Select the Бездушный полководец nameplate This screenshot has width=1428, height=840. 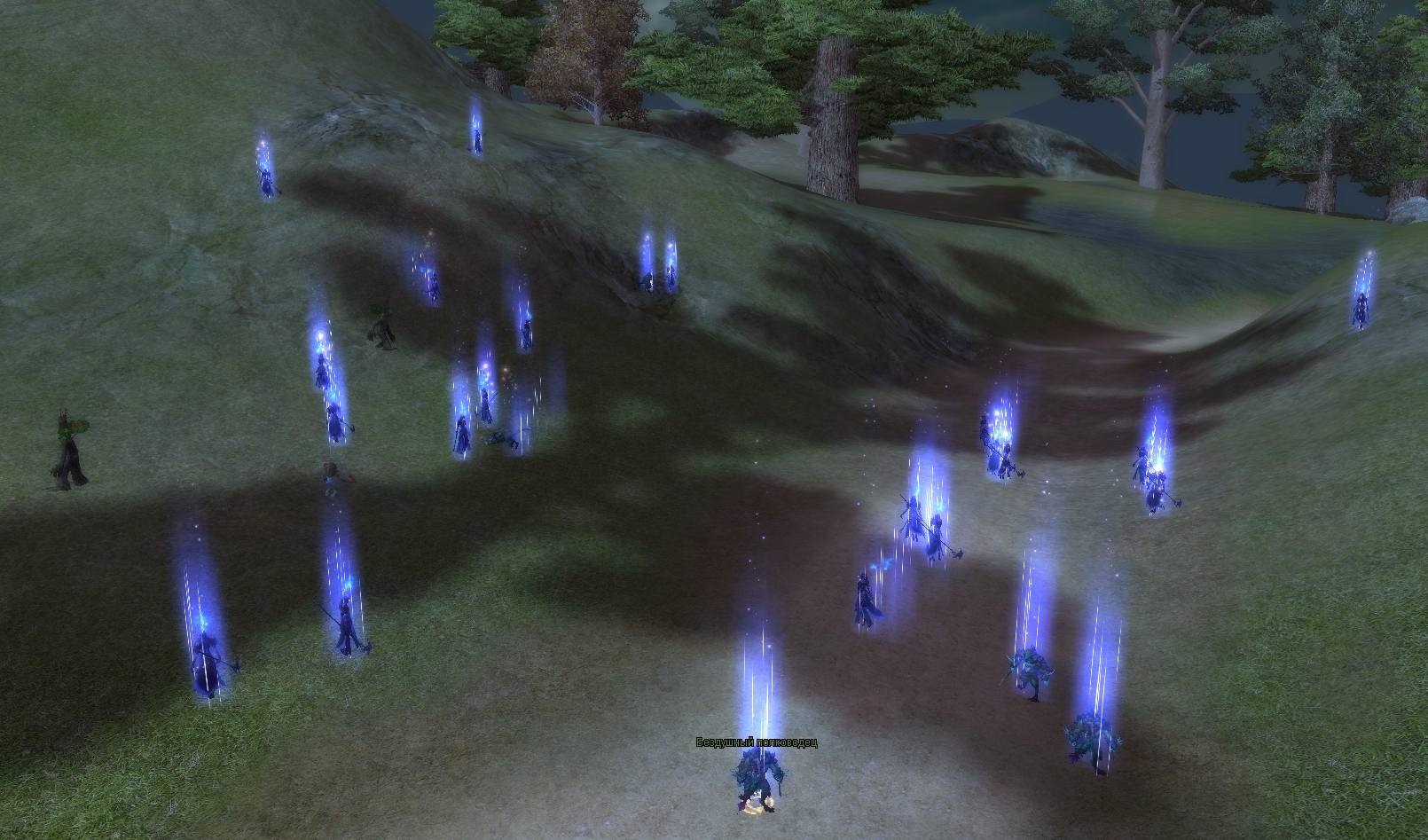click(x=756, y=742)
